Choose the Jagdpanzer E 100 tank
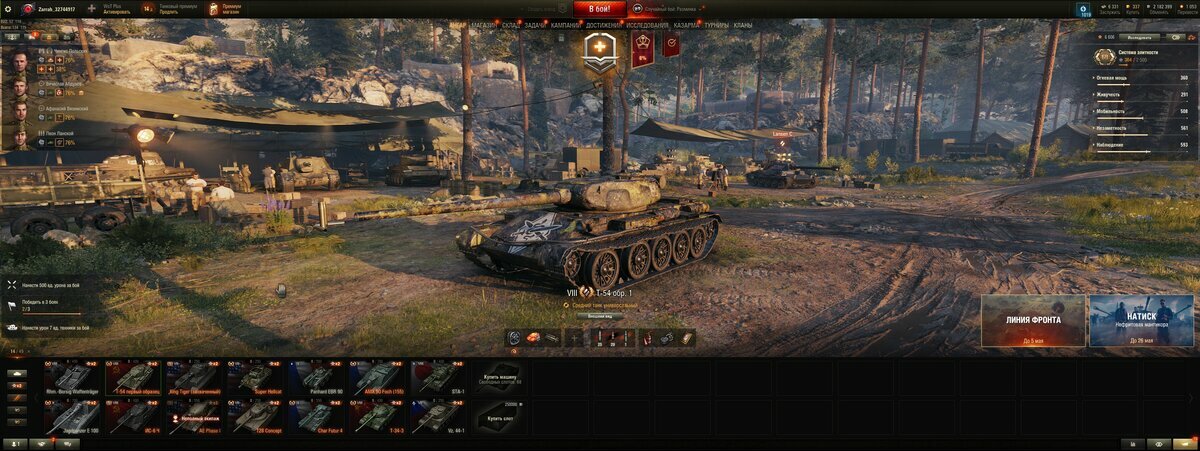Screen dimensions: 1200x451 tap(71, 416)
